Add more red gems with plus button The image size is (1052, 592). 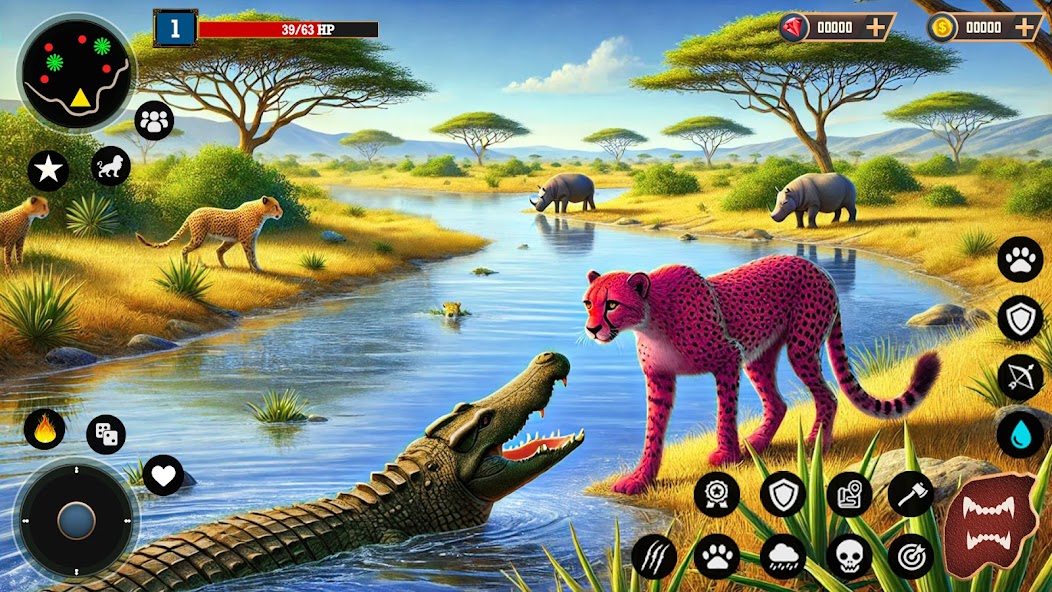pyautogui.click(x=875, y=27)
